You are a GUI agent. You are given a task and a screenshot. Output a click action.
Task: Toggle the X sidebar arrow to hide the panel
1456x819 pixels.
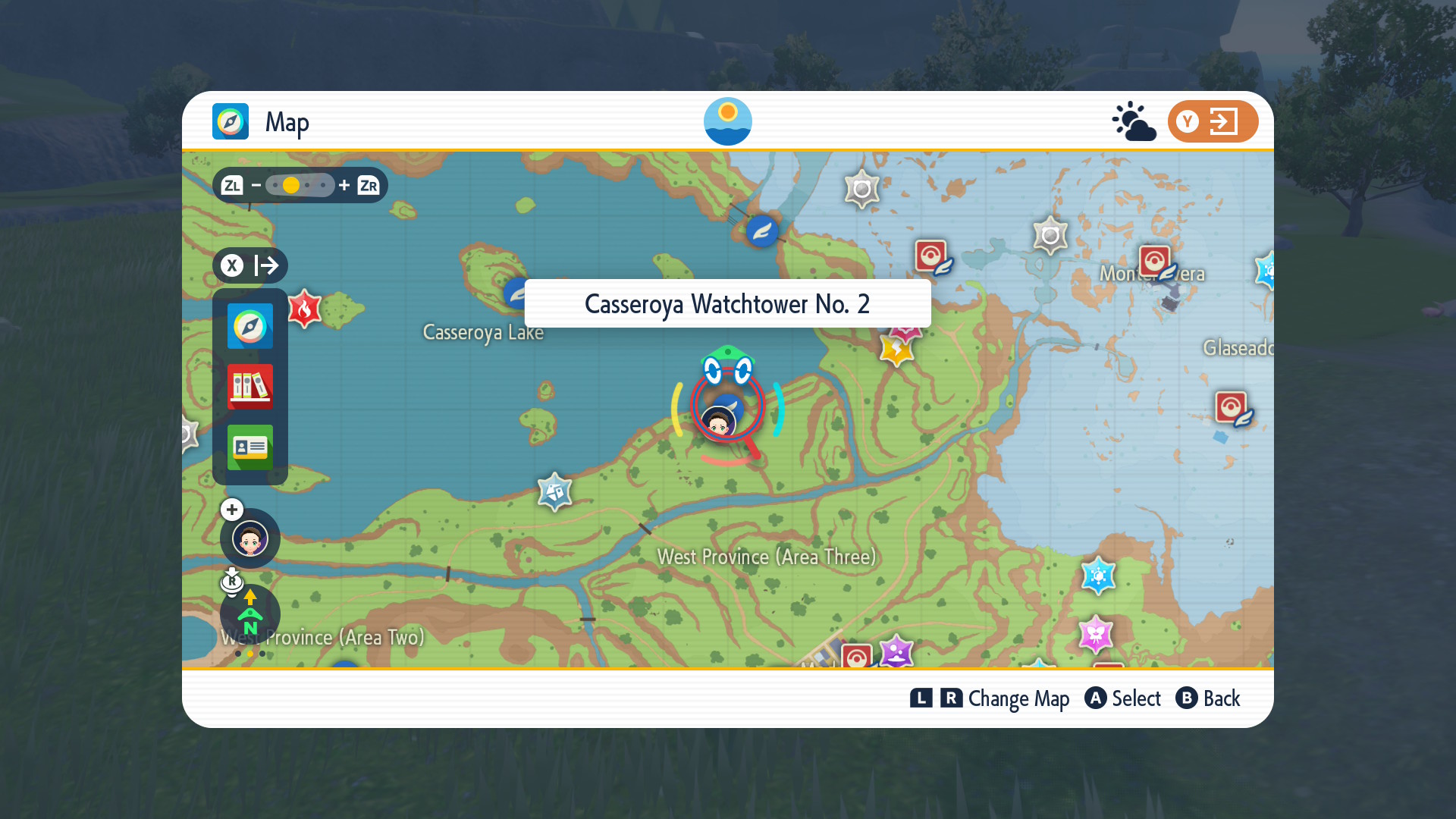[x=249, y=265]
